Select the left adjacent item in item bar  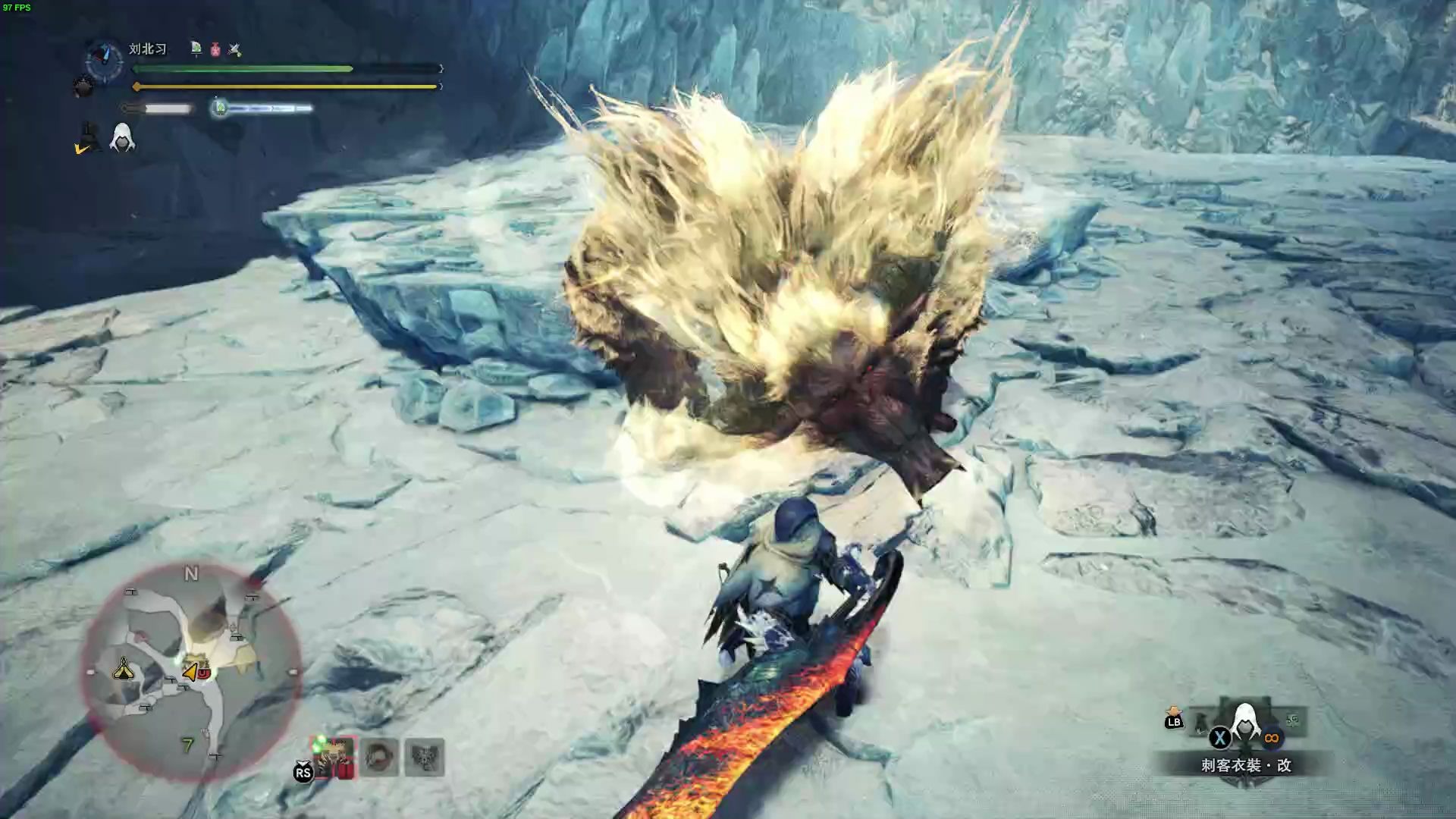[x=1202, y=723]
